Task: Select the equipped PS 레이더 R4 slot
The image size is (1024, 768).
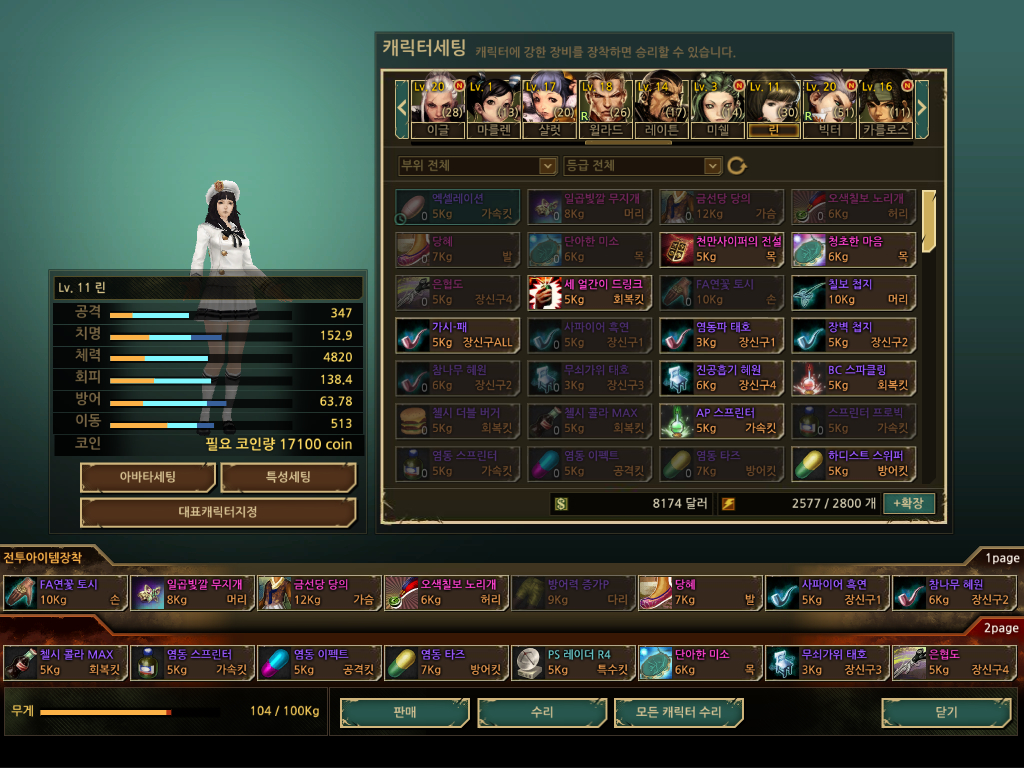Action: [x=574, y=662]
